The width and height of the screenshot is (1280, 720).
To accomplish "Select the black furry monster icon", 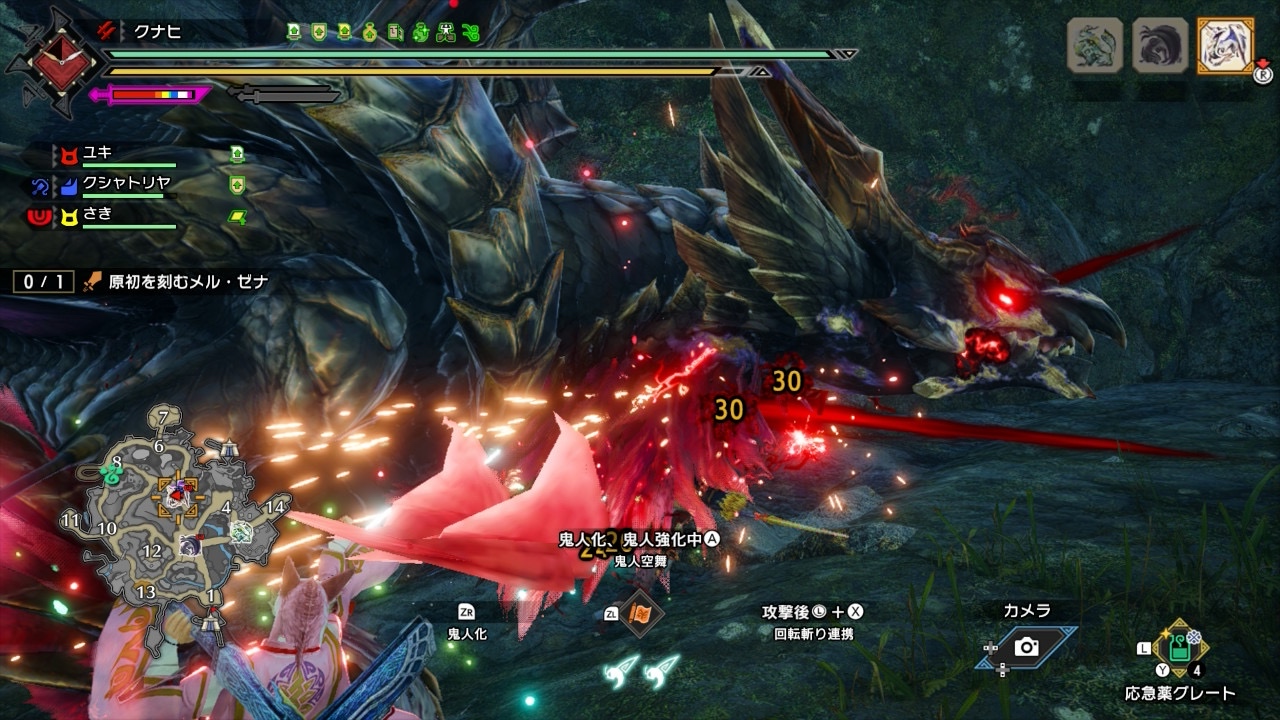I will tap(1160, 45).
